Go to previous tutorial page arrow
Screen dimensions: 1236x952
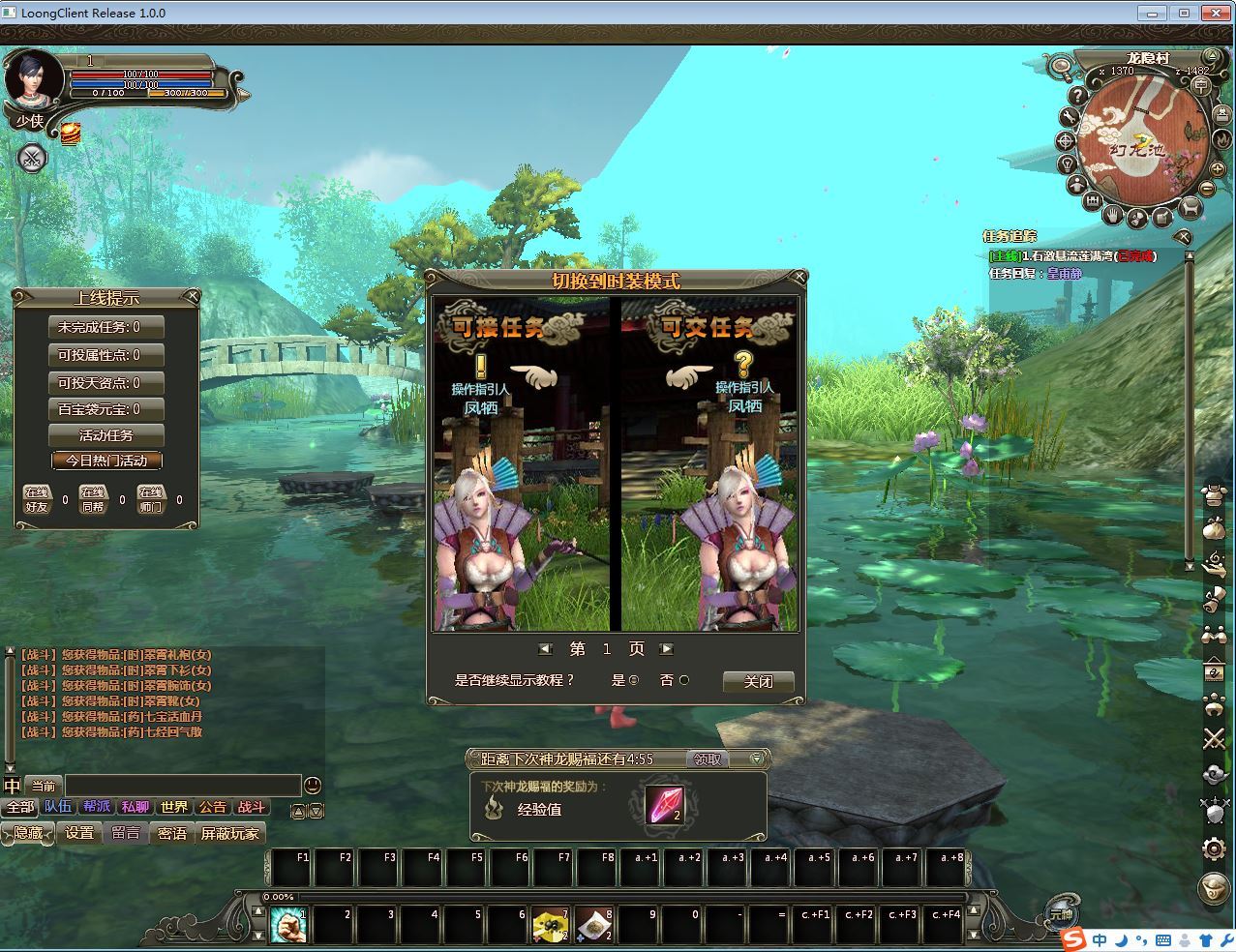point(545,649)
